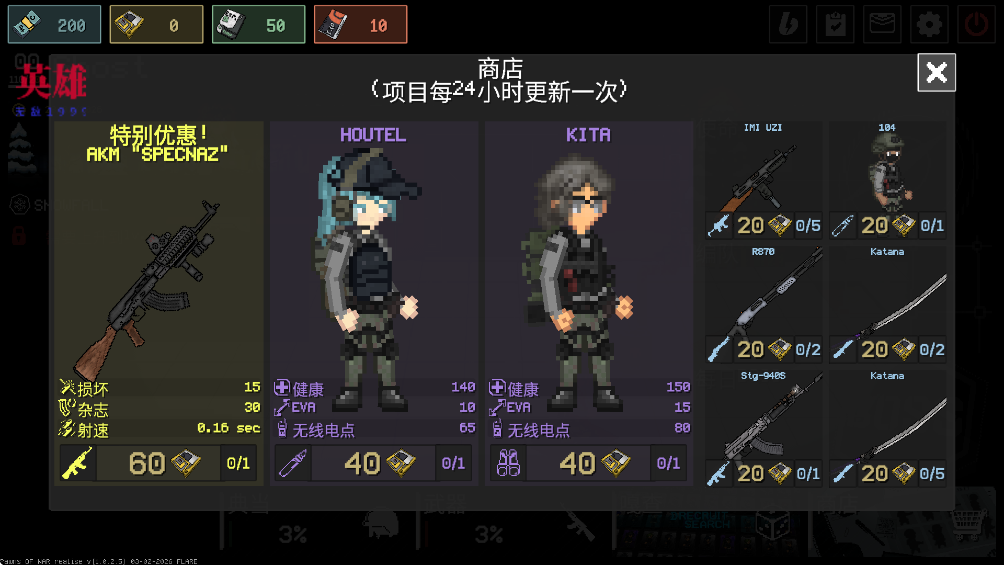This screenshot has height=565, width=1004.
Task: Select the HOUTEL character portrait
Action: click(x=372, y=270)
